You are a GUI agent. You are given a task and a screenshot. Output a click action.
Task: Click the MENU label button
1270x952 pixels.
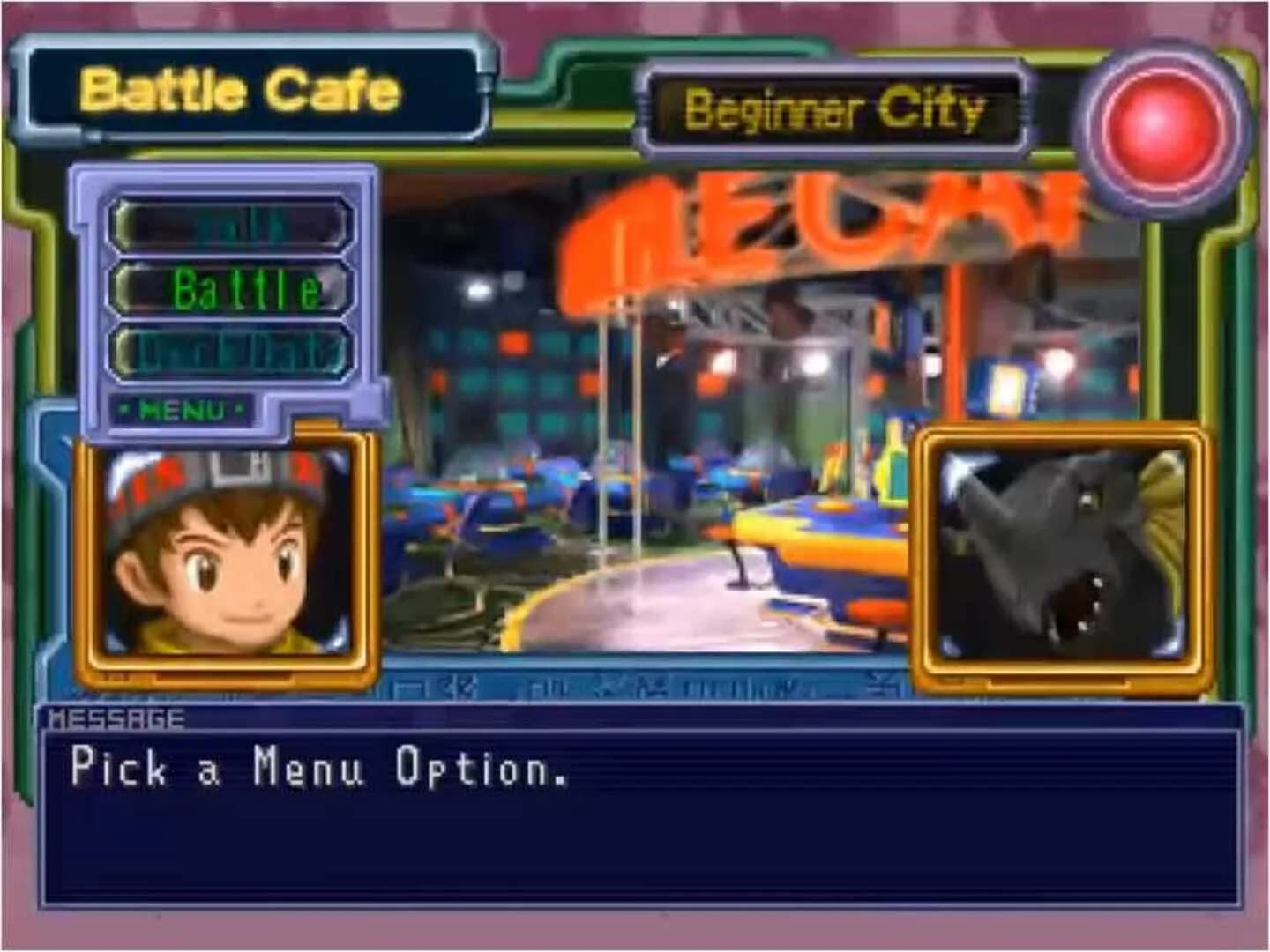click(x=183, y=407)
